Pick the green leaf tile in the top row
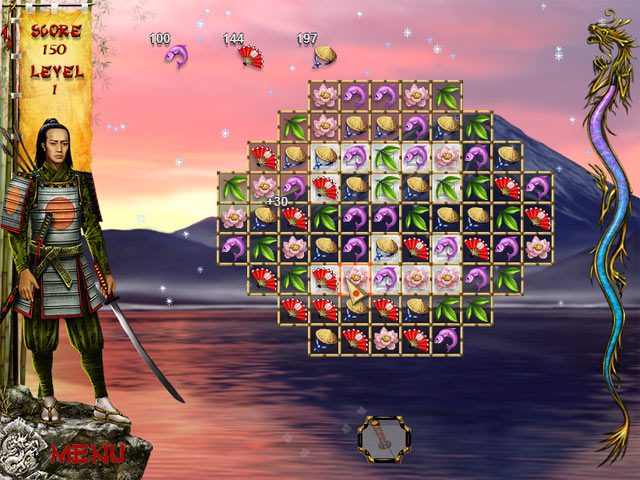The width and height of the screenshot is (640, 480). point(446,97)
